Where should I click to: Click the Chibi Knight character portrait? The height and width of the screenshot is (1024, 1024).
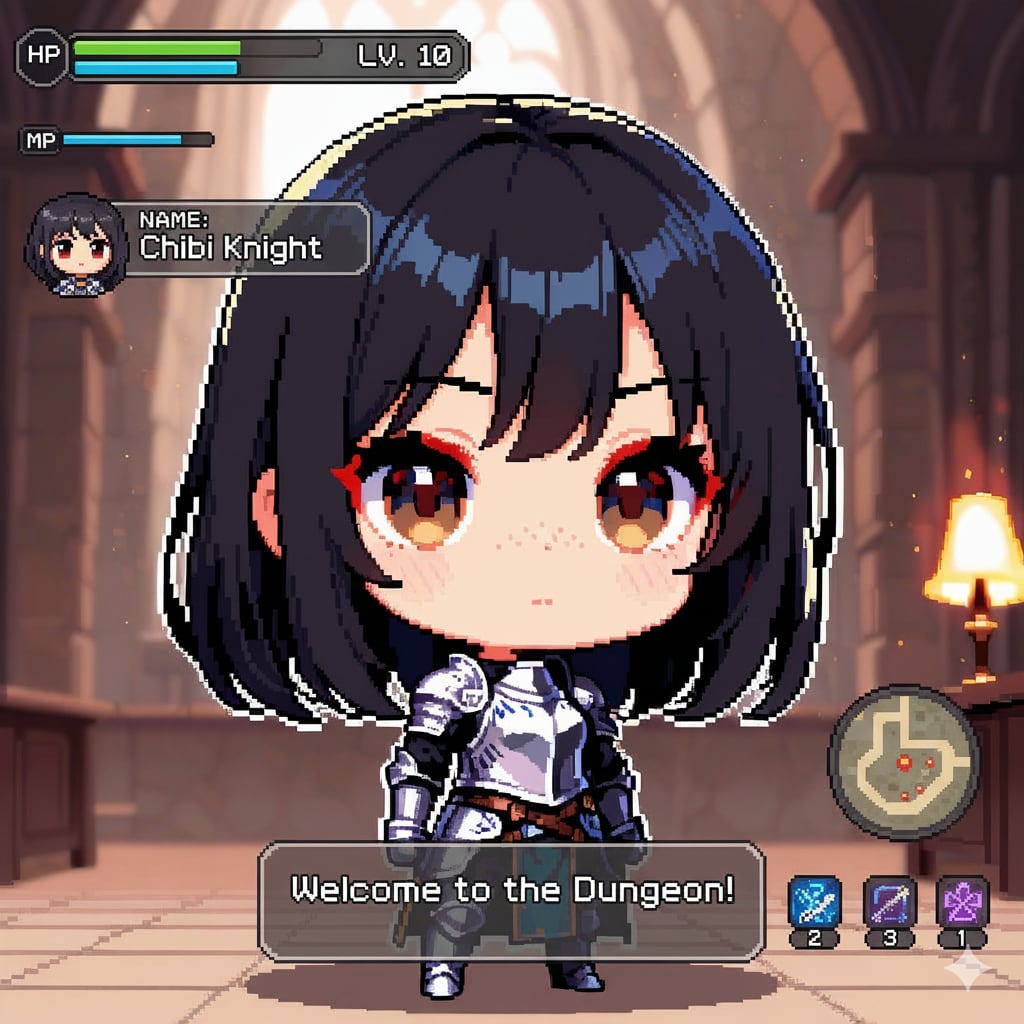(x=77, y=245)
